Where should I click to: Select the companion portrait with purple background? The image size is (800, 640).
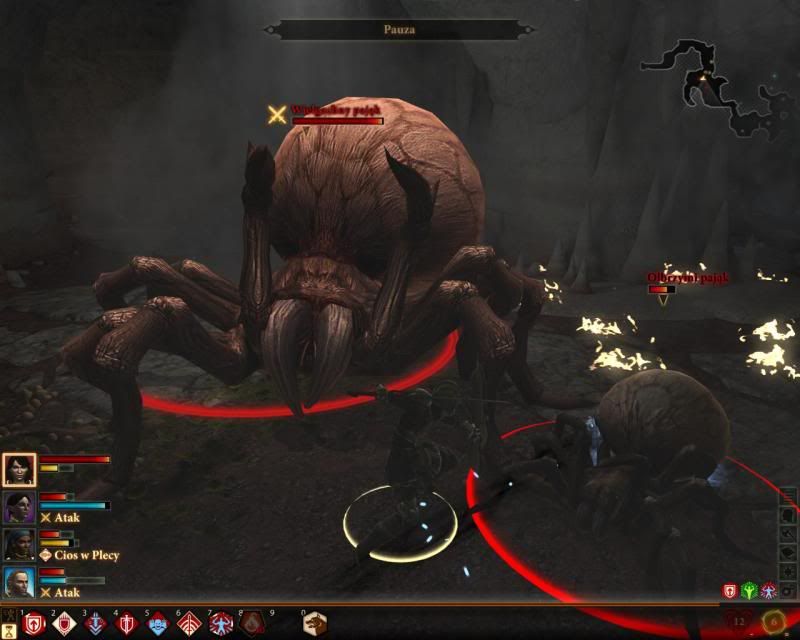point(20,508)
